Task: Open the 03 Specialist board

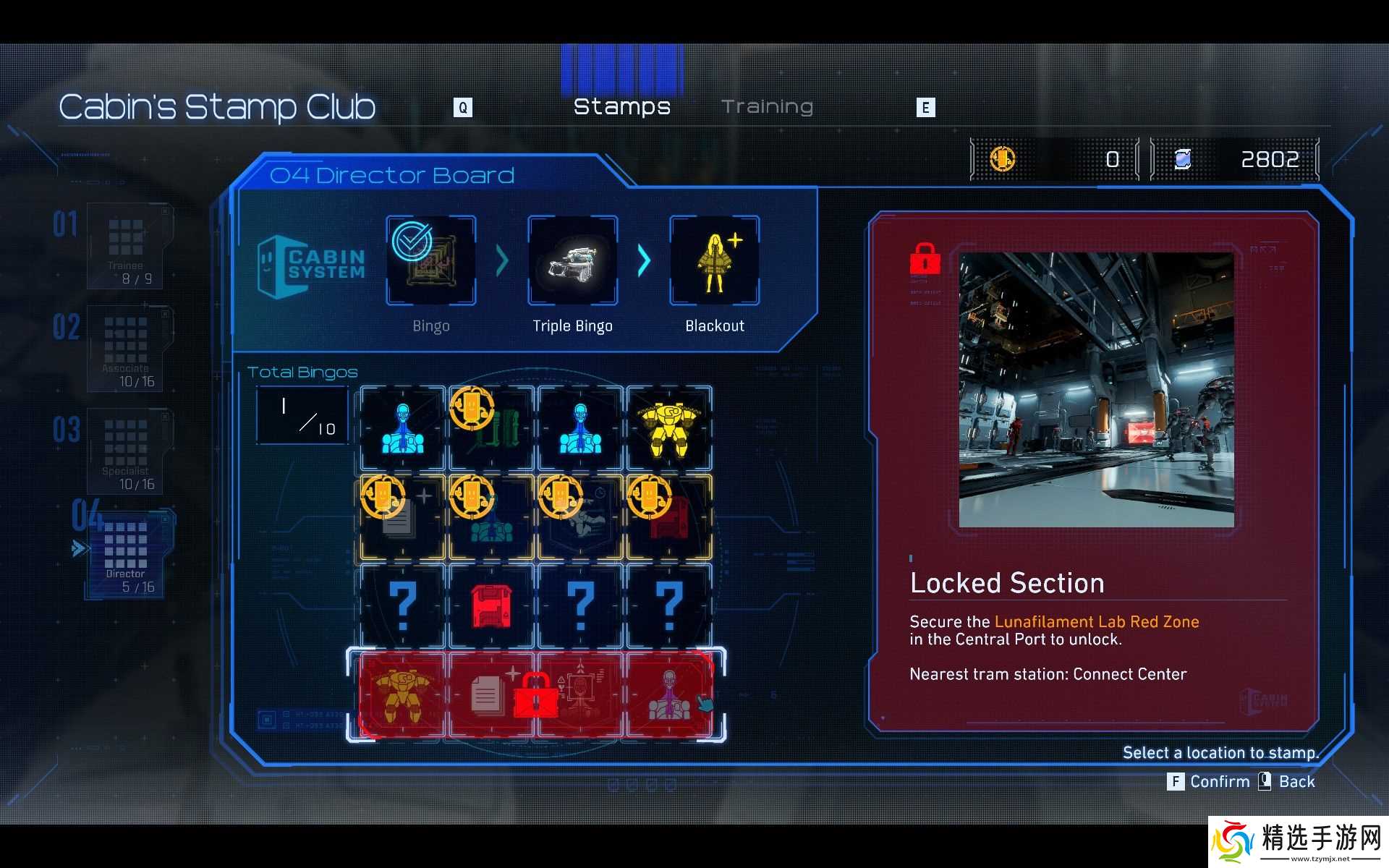Action: point(127,451)
